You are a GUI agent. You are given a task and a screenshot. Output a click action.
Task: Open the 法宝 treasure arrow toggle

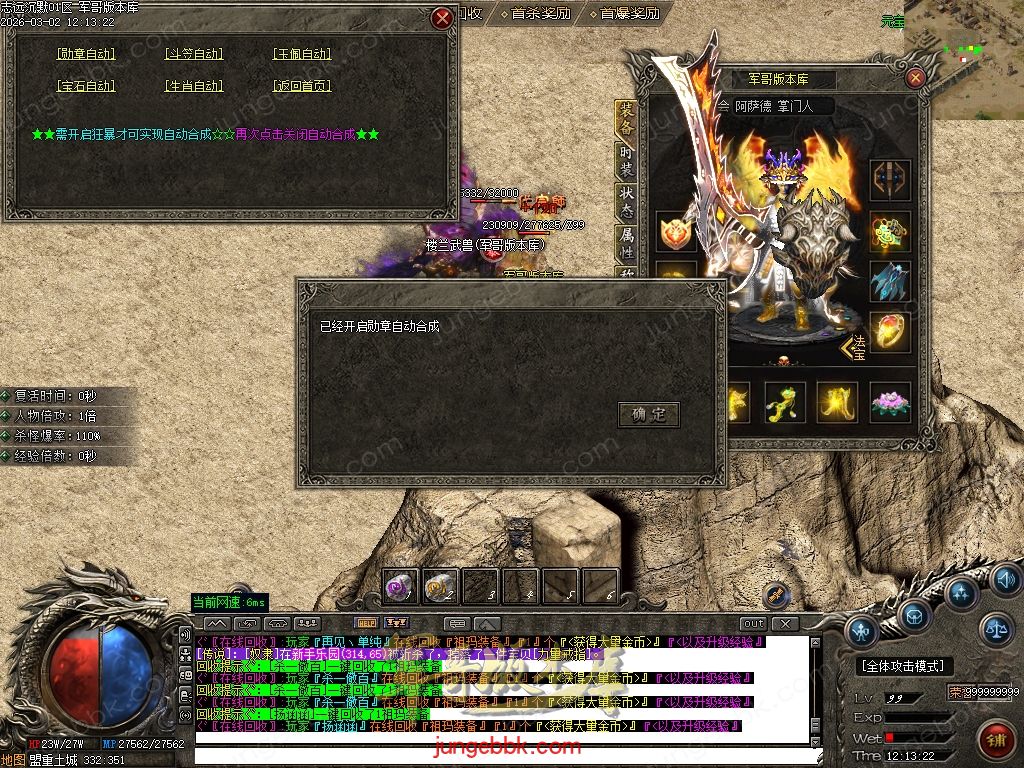[853, 347]
